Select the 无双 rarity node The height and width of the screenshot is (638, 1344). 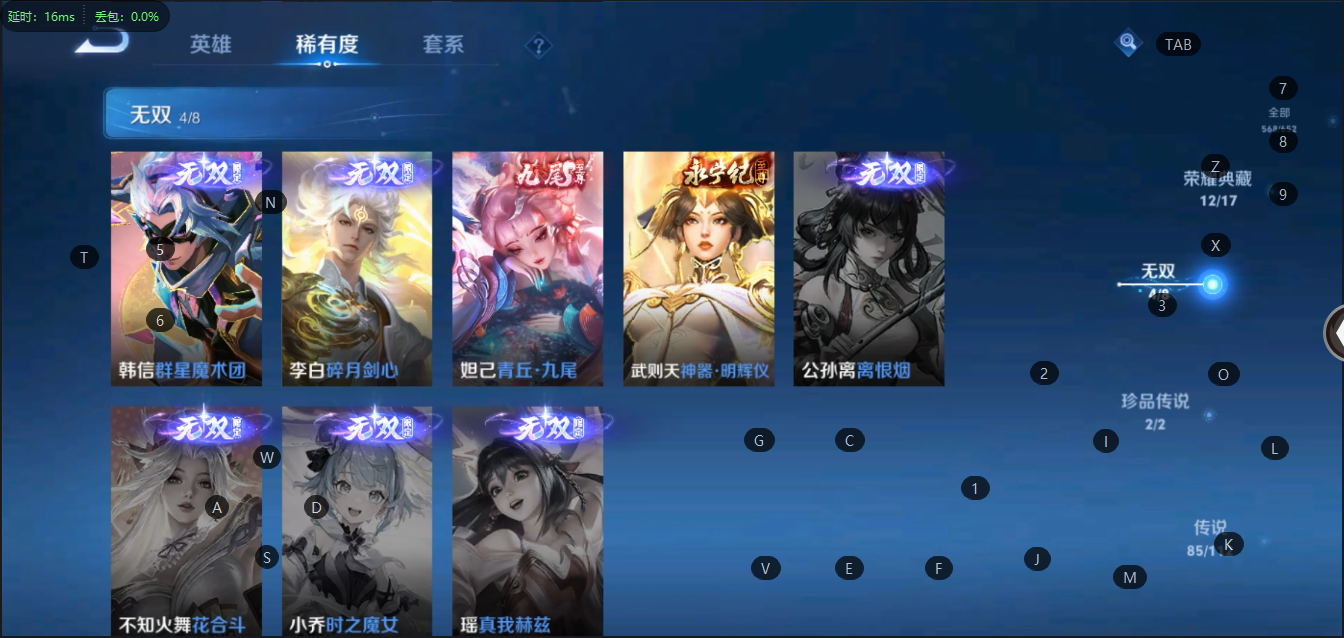click(x=1212, y=285)
